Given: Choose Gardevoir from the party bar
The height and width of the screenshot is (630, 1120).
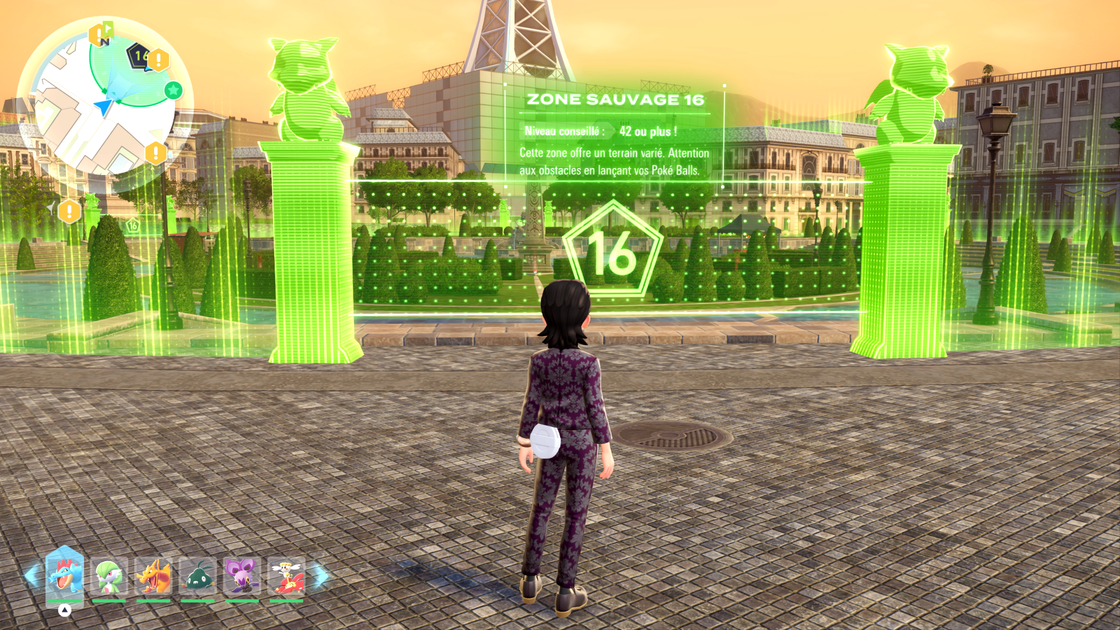Looking at the screenshot, I should tap(109, 577).
